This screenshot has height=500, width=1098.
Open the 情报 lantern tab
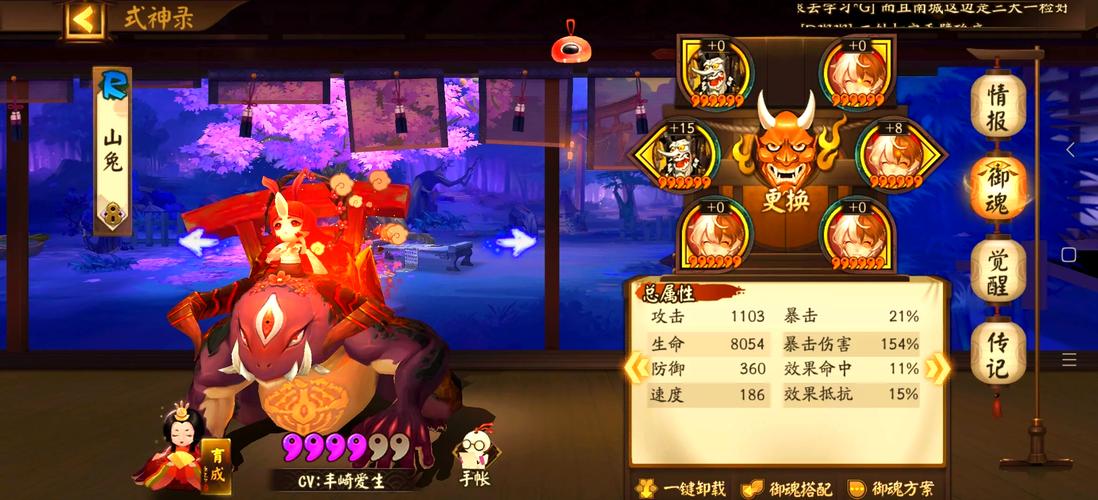[x=998, y=105]
